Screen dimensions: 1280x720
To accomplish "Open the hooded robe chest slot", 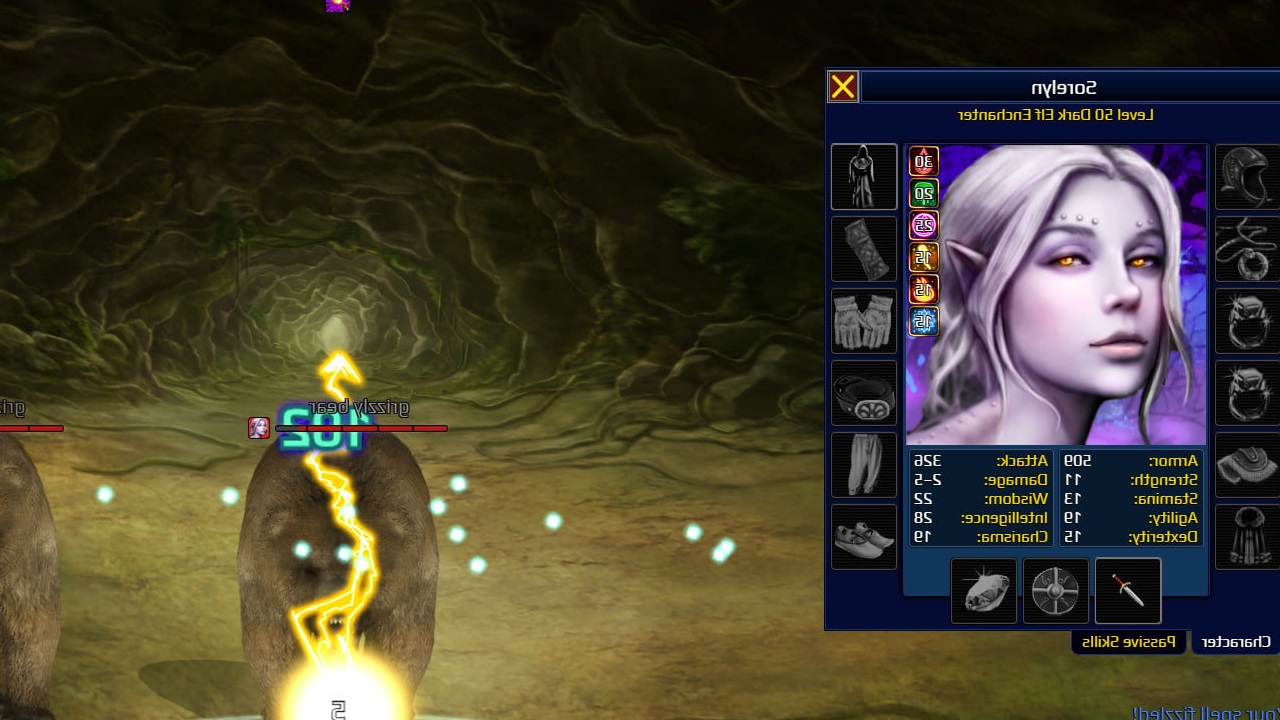I will (x=864, y=177).
